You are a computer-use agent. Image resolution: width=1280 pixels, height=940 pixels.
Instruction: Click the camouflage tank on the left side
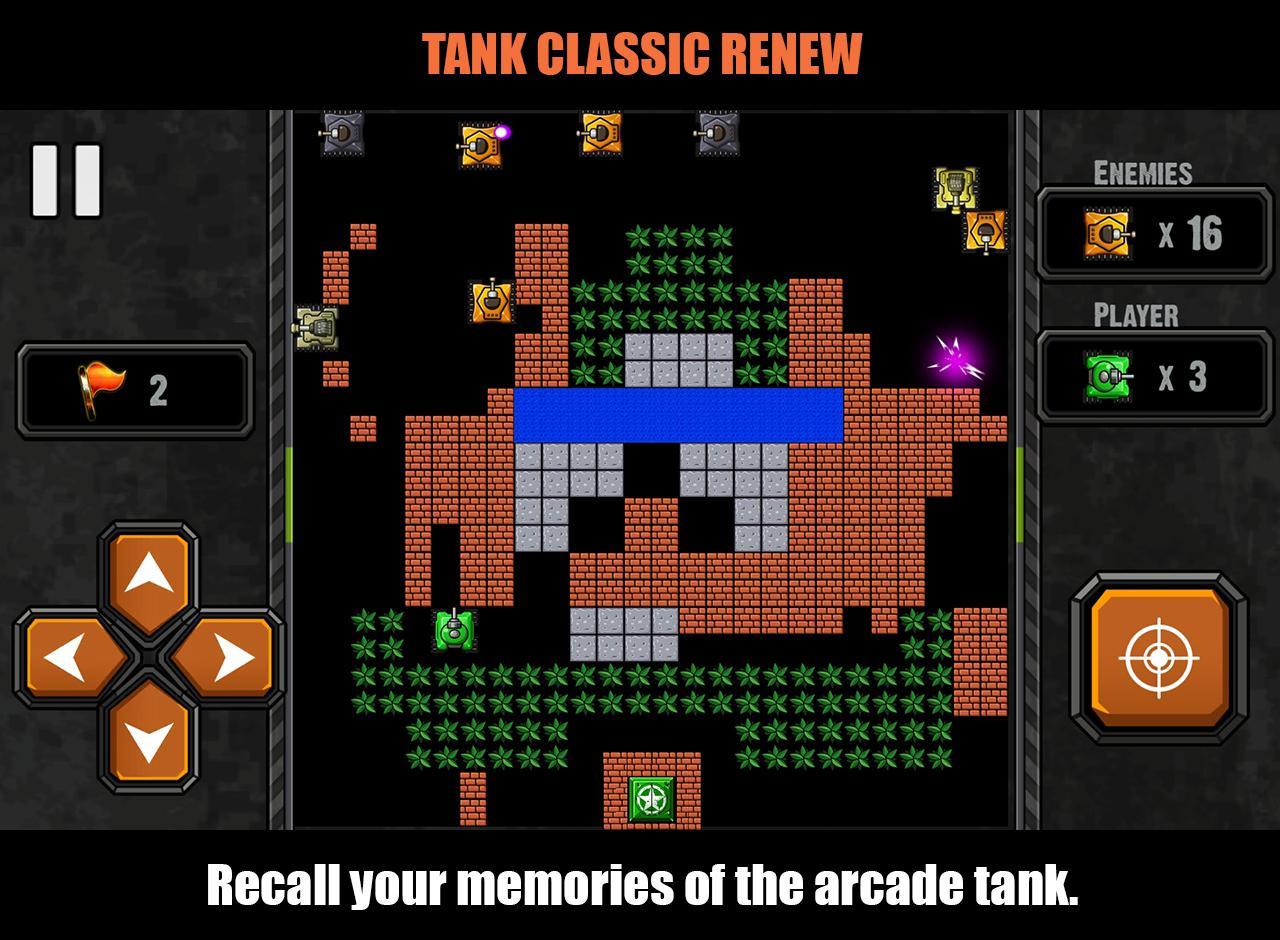tap(316, 330)
